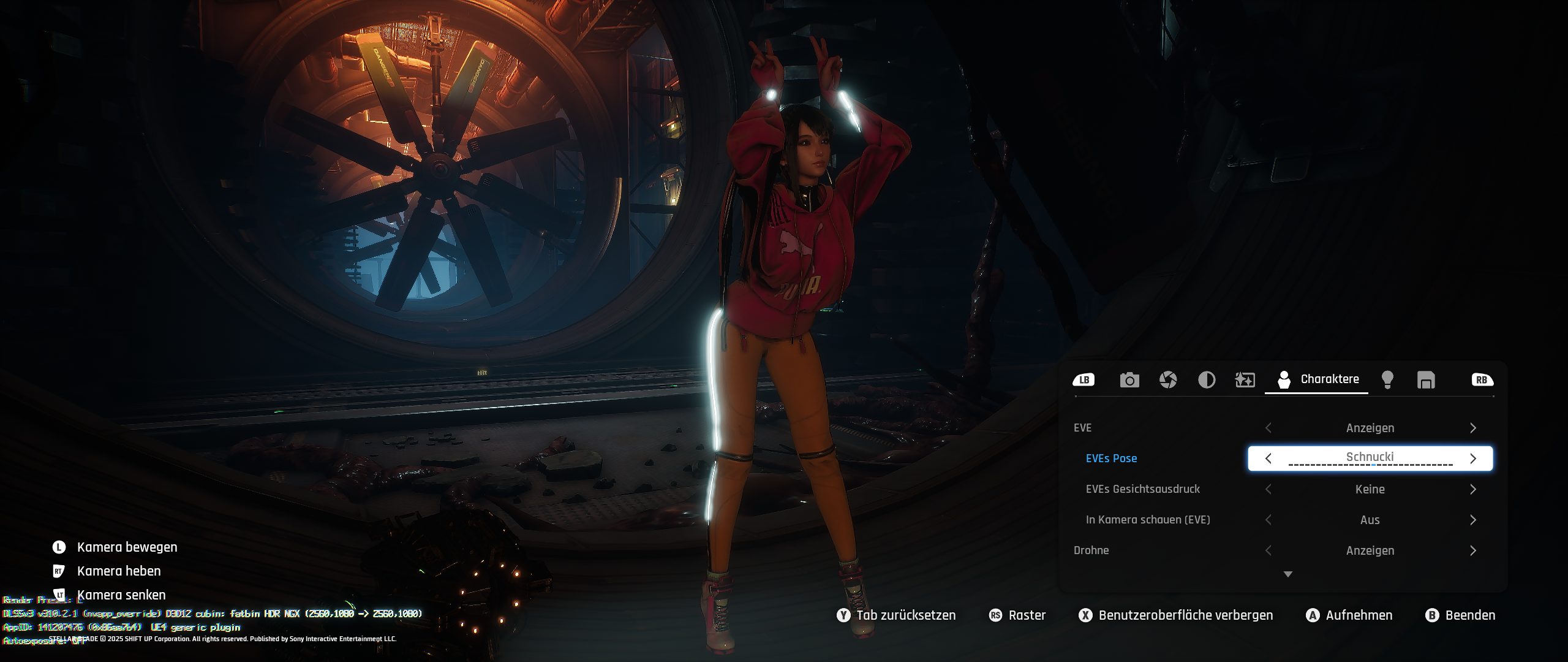Select the Drohne row label
Screen dimensions: 1568x662
(1091, 550)
